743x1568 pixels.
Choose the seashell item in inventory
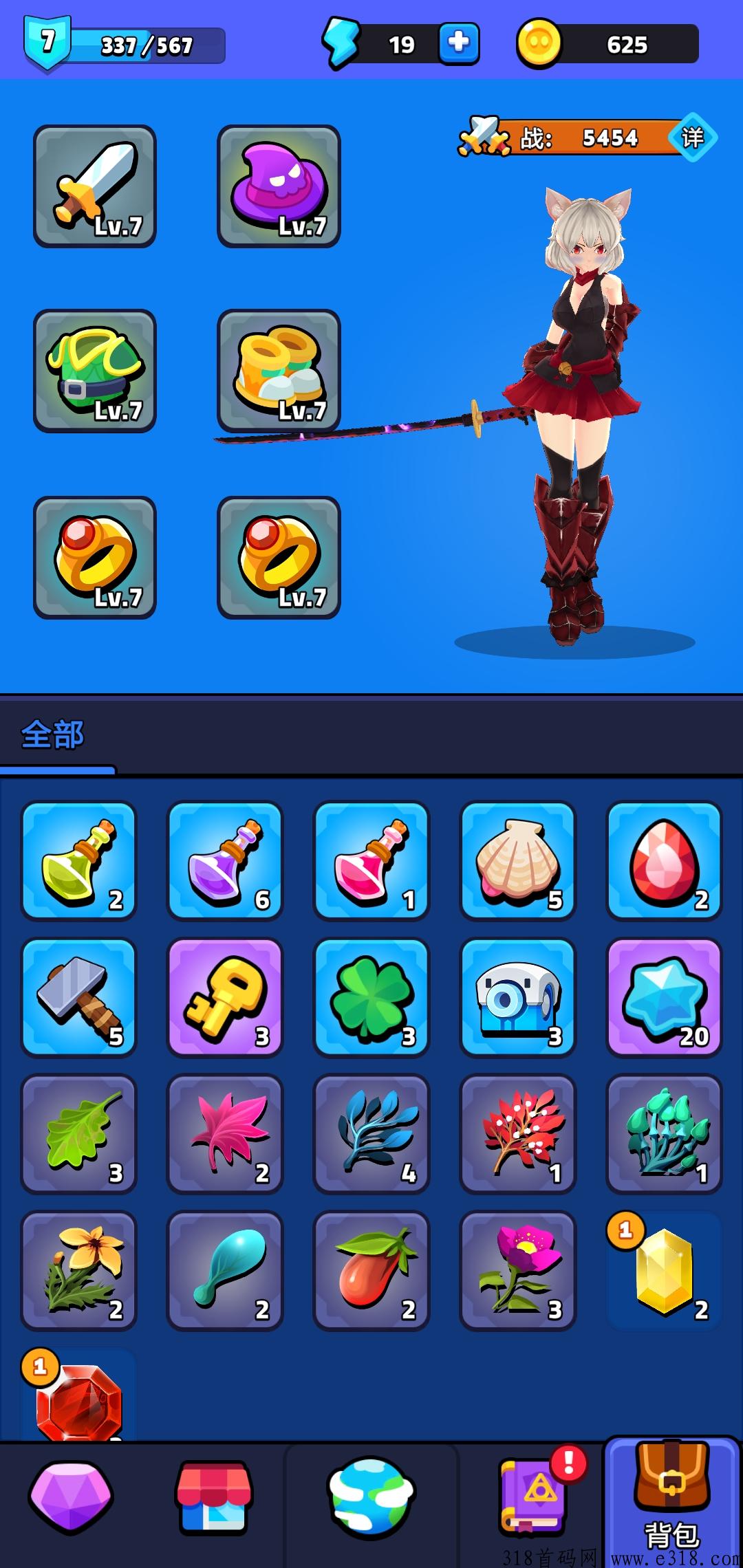coord(517,860)
